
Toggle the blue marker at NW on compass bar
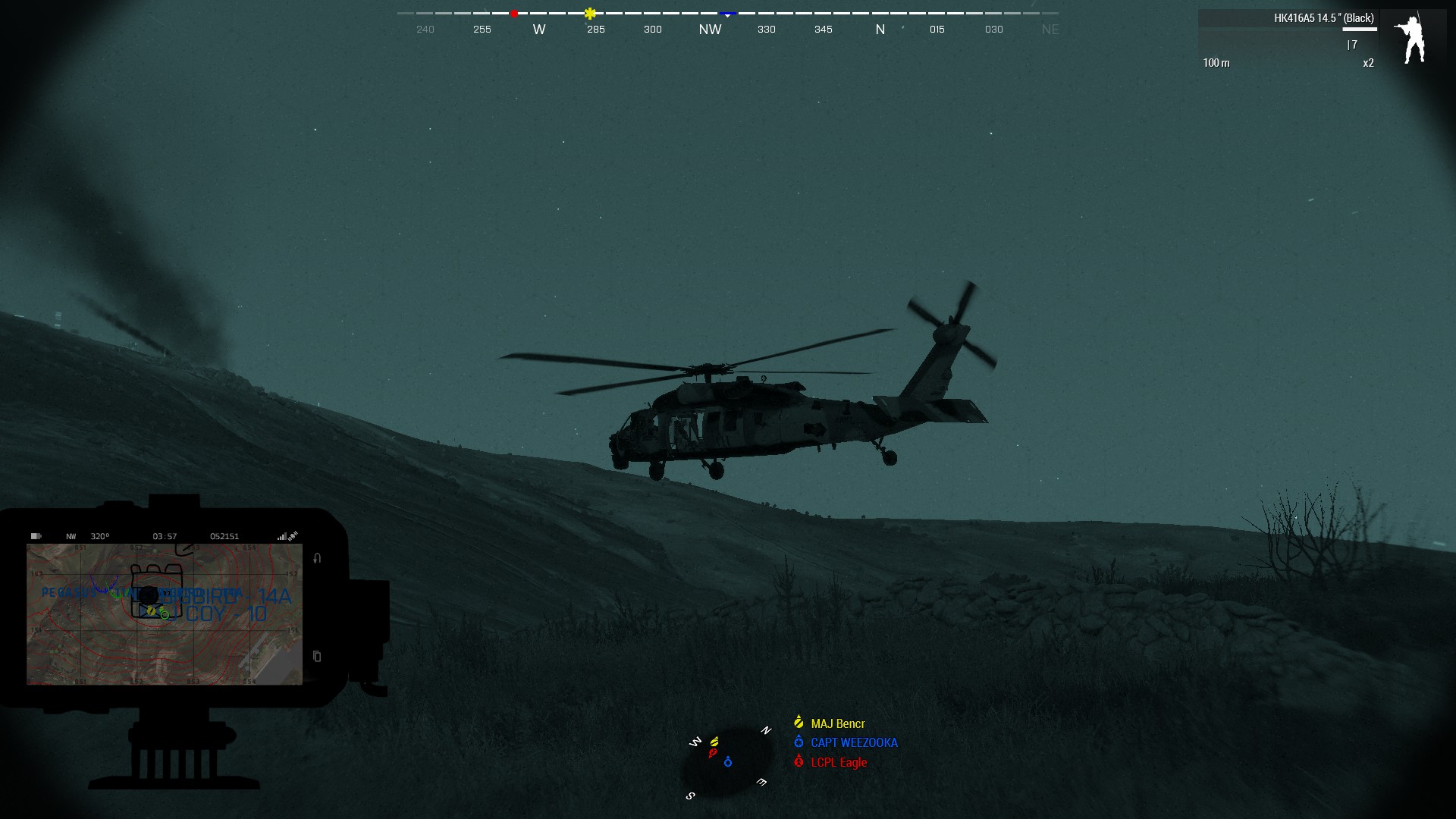728,13
